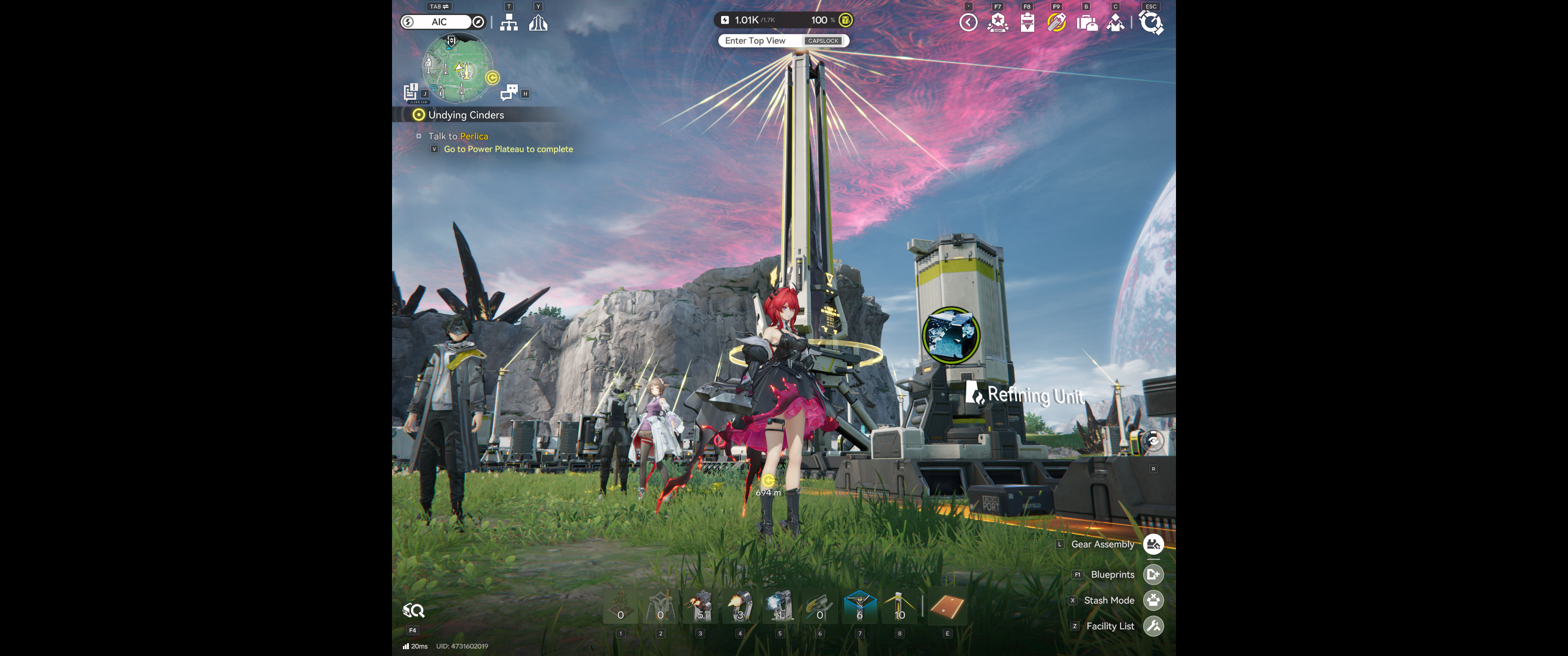Screen dimensions: 1568x656
Task: Collapse the top menu with the arrow icon
Action: [x=968, y=22]
